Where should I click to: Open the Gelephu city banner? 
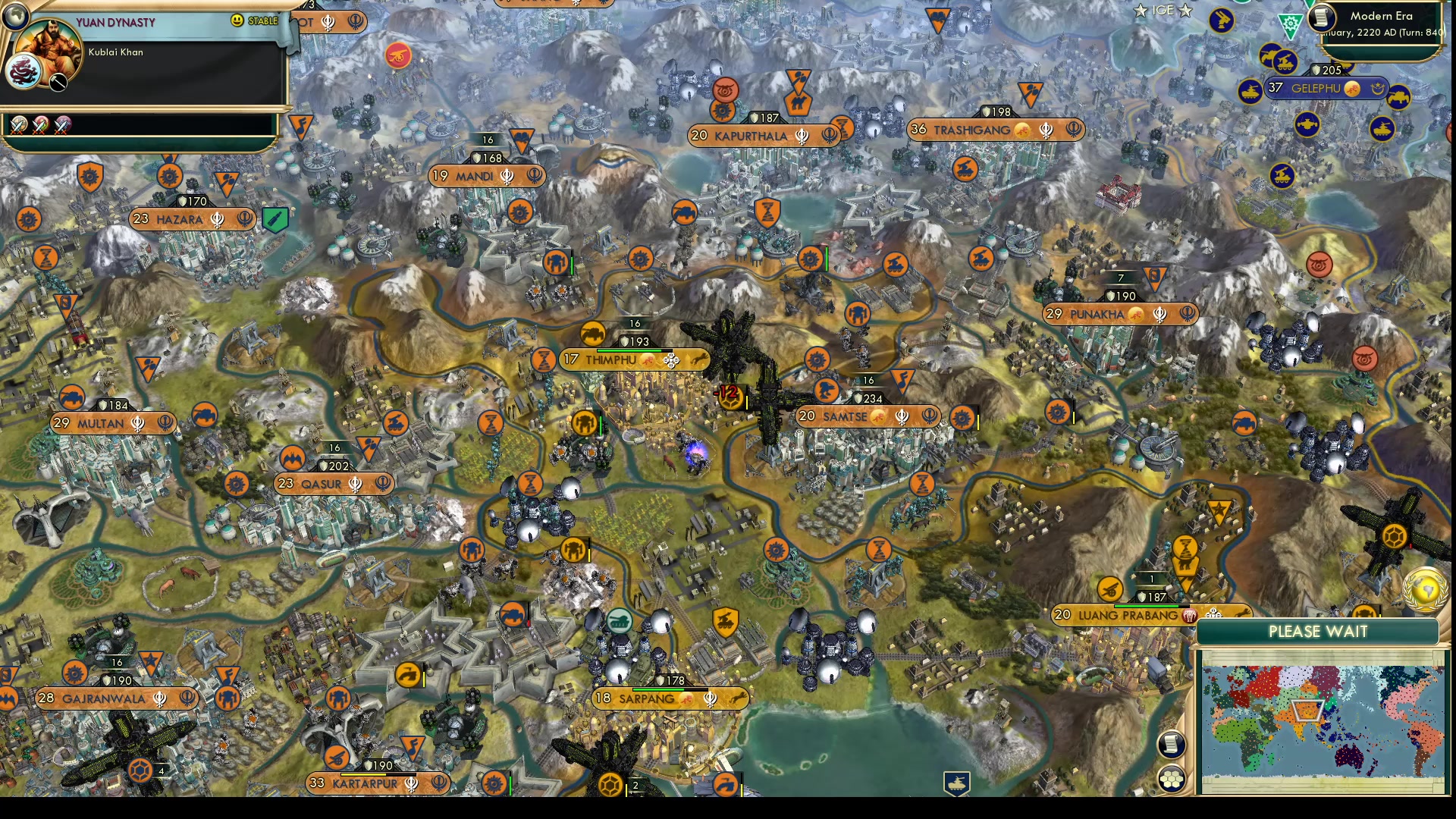pyautogui.click(x=1316, y=89)
